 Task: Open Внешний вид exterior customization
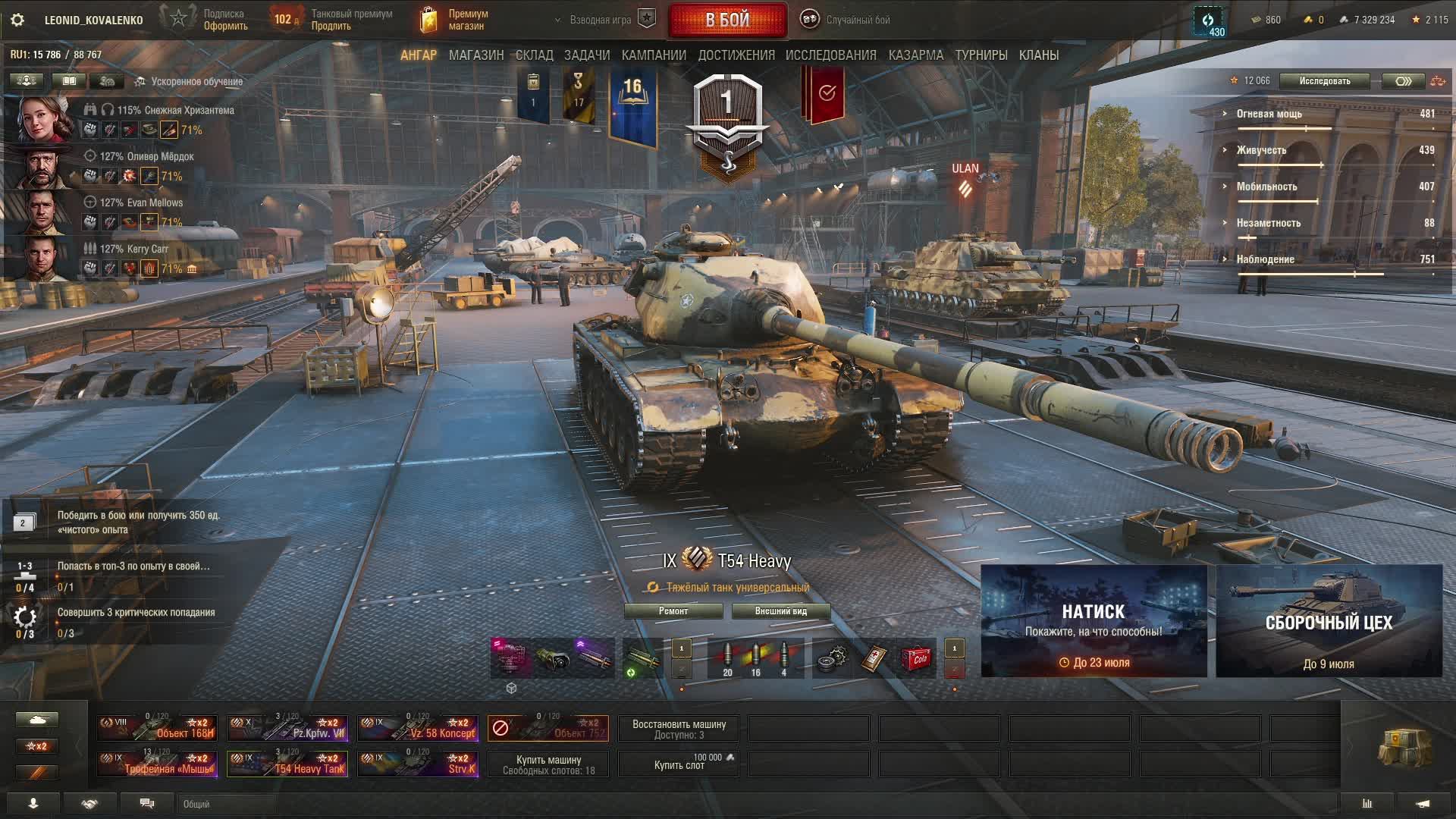pyautogui.click(x=780, y=611)
